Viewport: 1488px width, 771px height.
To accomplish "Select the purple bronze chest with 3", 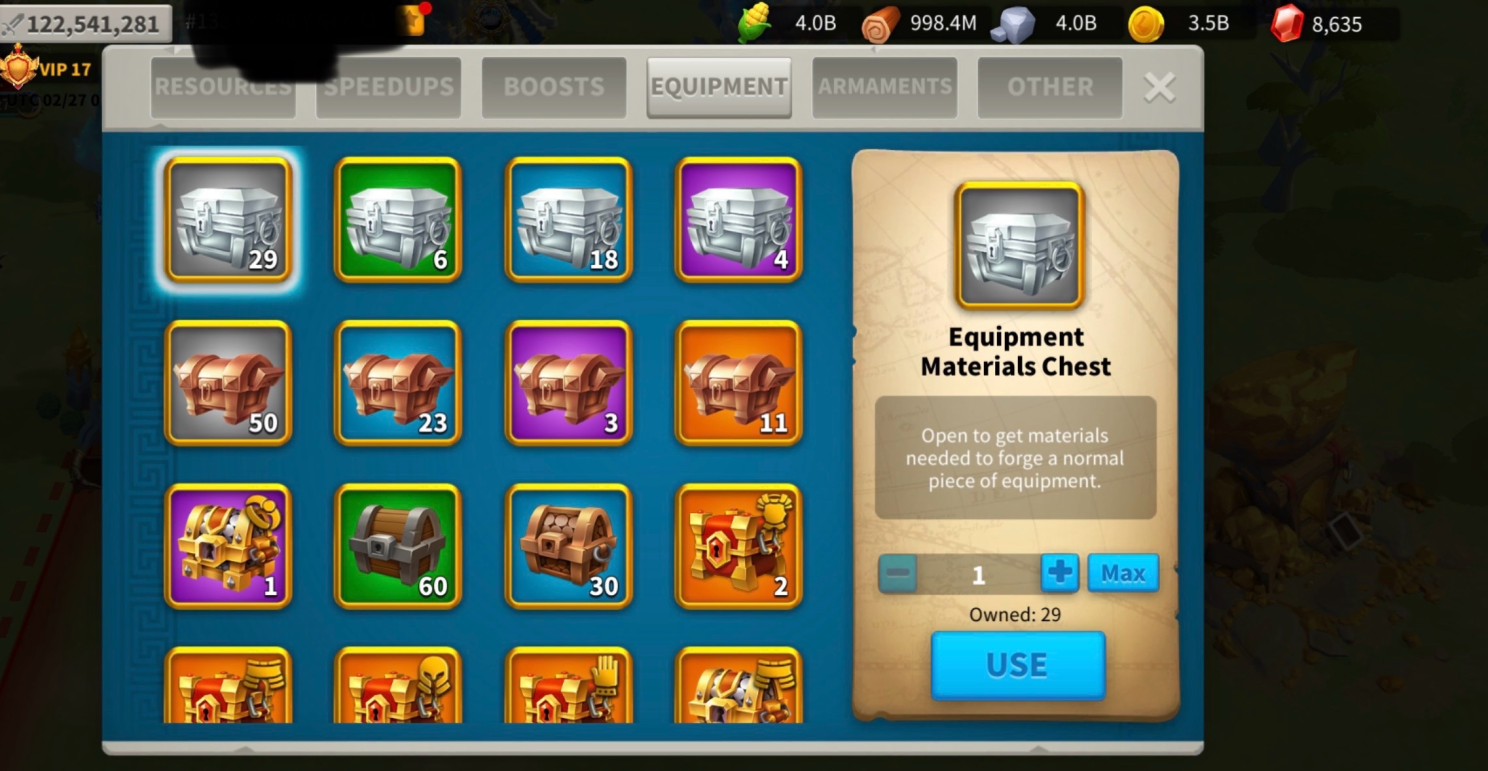I will pos(569,383).
